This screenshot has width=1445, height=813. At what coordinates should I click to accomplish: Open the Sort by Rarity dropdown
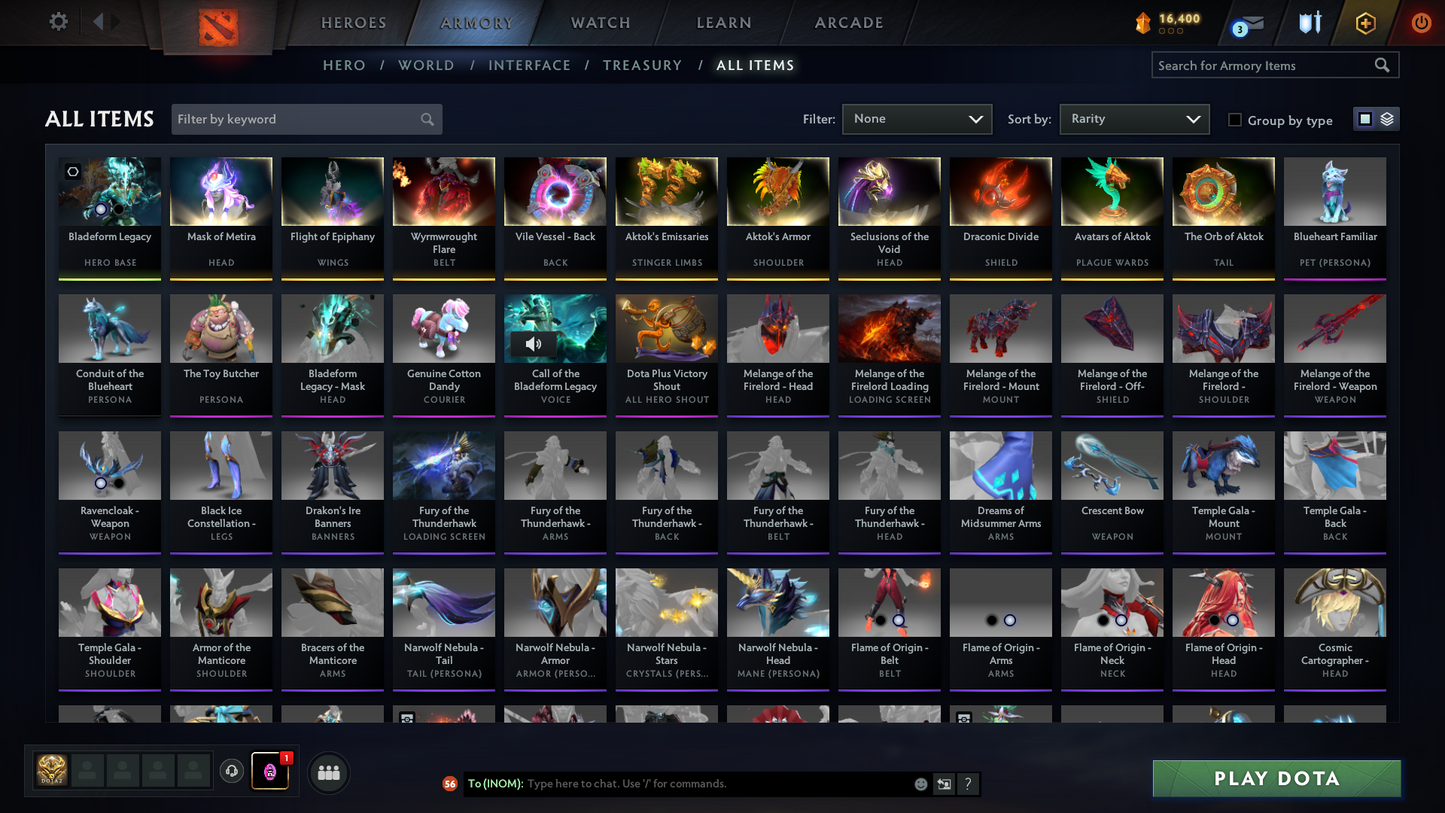pyautogui.click(x=1134, y=118)
